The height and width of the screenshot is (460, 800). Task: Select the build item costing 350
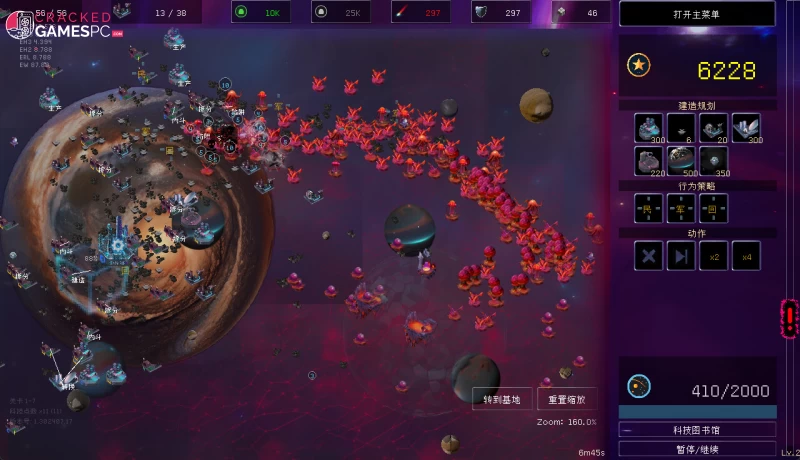[713, 161]
